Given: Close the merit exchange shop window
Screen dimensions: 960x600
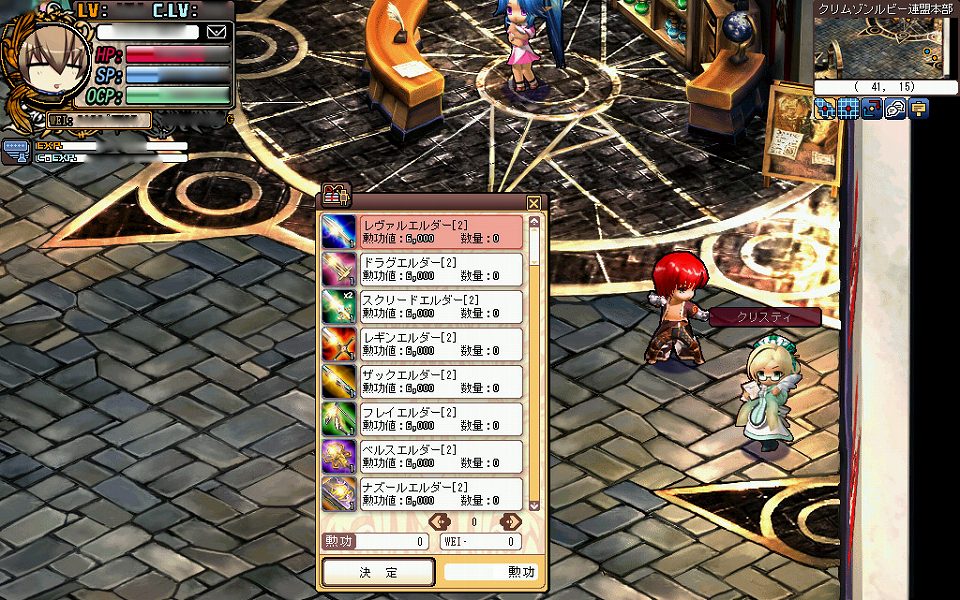Looking at the screenshot, I should point(534,203).
